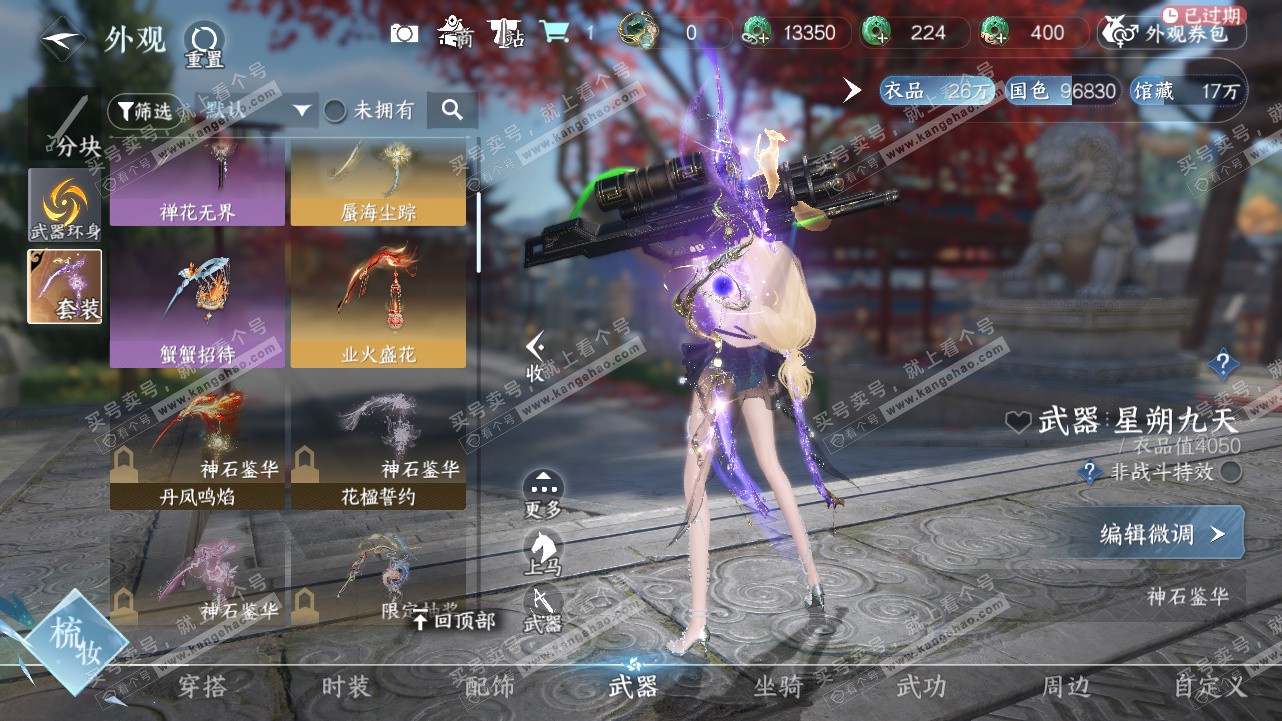Open 编辑微调 fine-tune editing
The image size is (1282, 721).
1160,534
